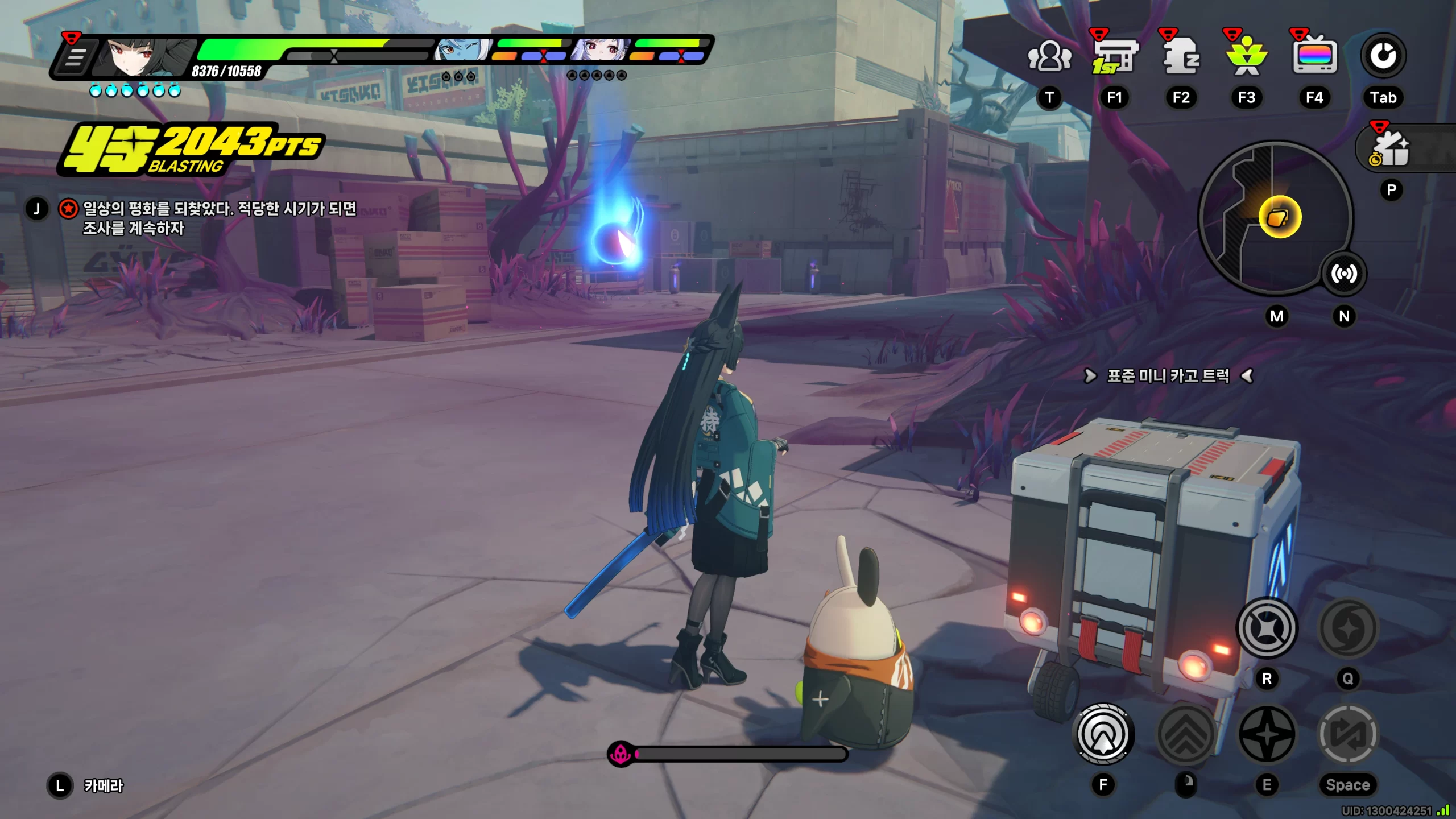The width and height of the screenshot is (1456, 819).
Task: Open the 1st ranking shop icon
Action: click(x=1114, y=56)
